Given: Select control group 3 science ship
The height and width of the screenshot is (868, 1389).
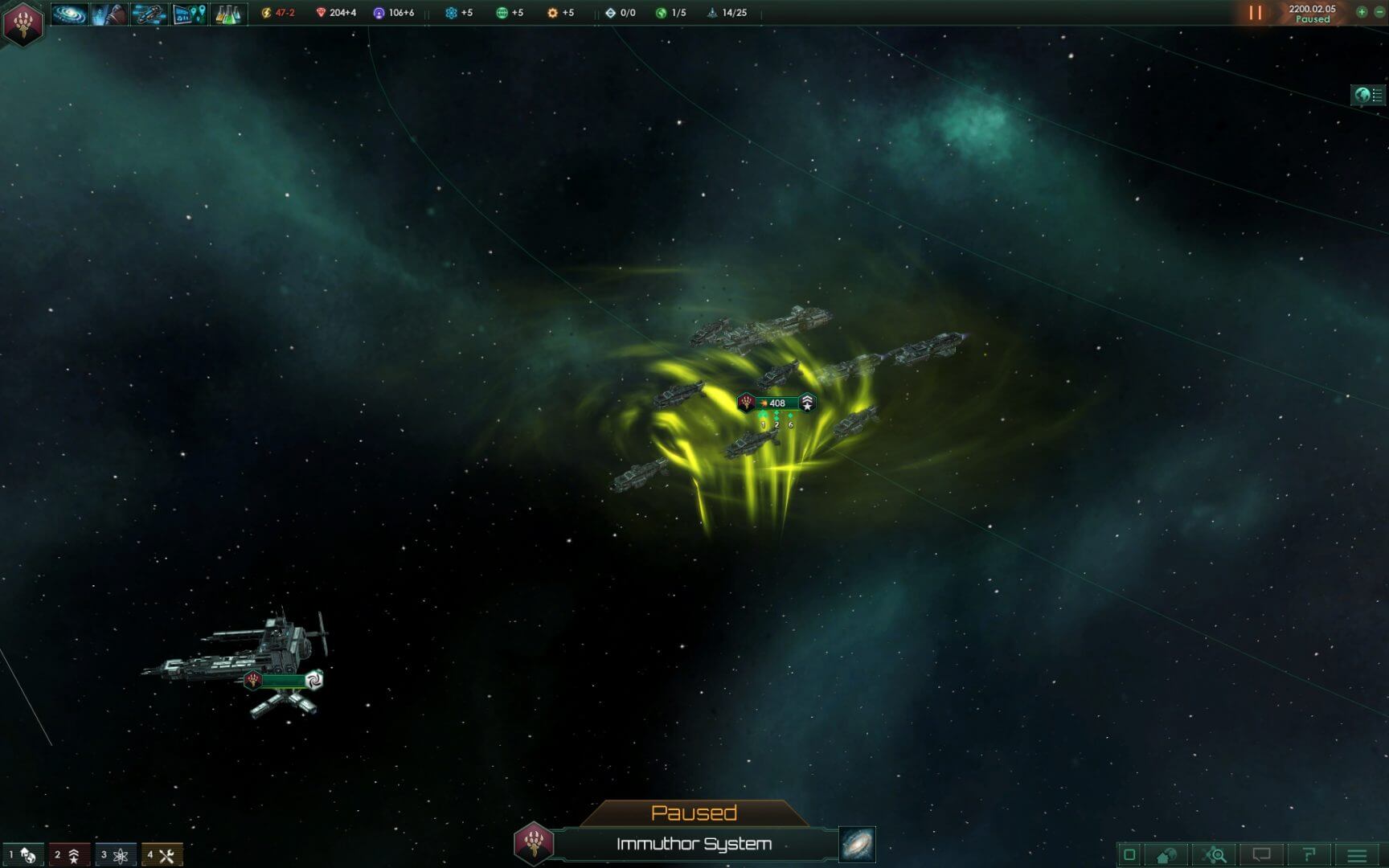Looking at the screenshot, I should (115, 855).
